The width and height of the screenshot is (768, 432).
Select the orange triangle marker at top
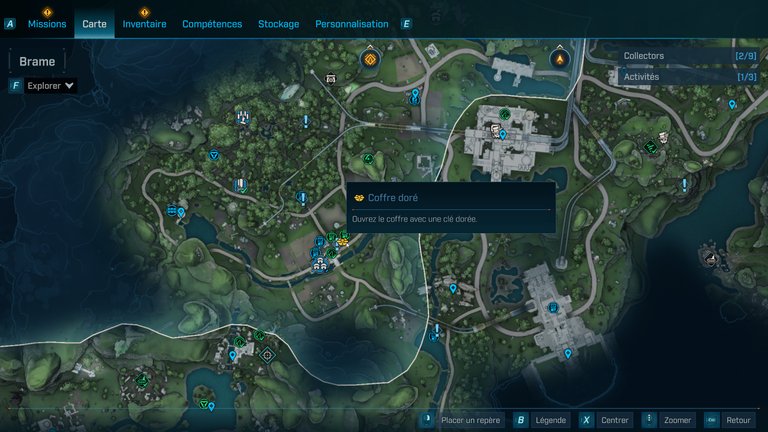click(x=559, y=59)
